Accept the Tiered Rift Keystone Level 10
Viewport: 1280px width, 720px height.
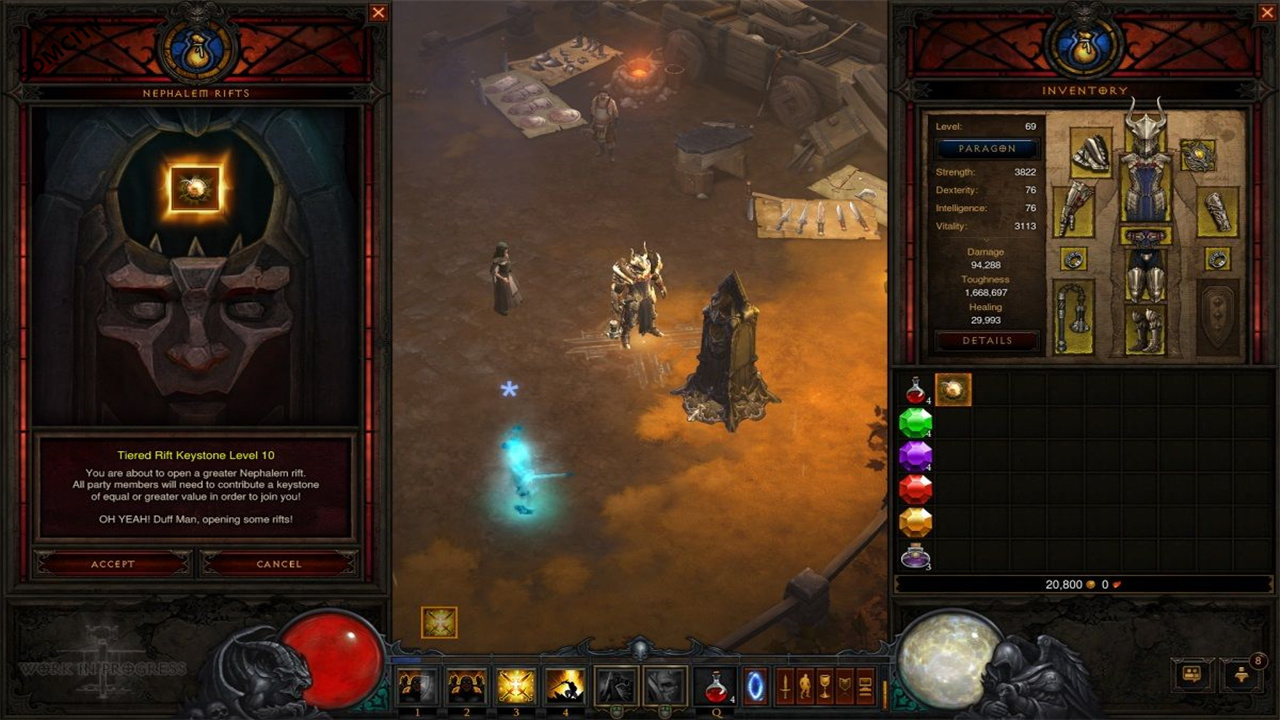click(x=112, y=563)
